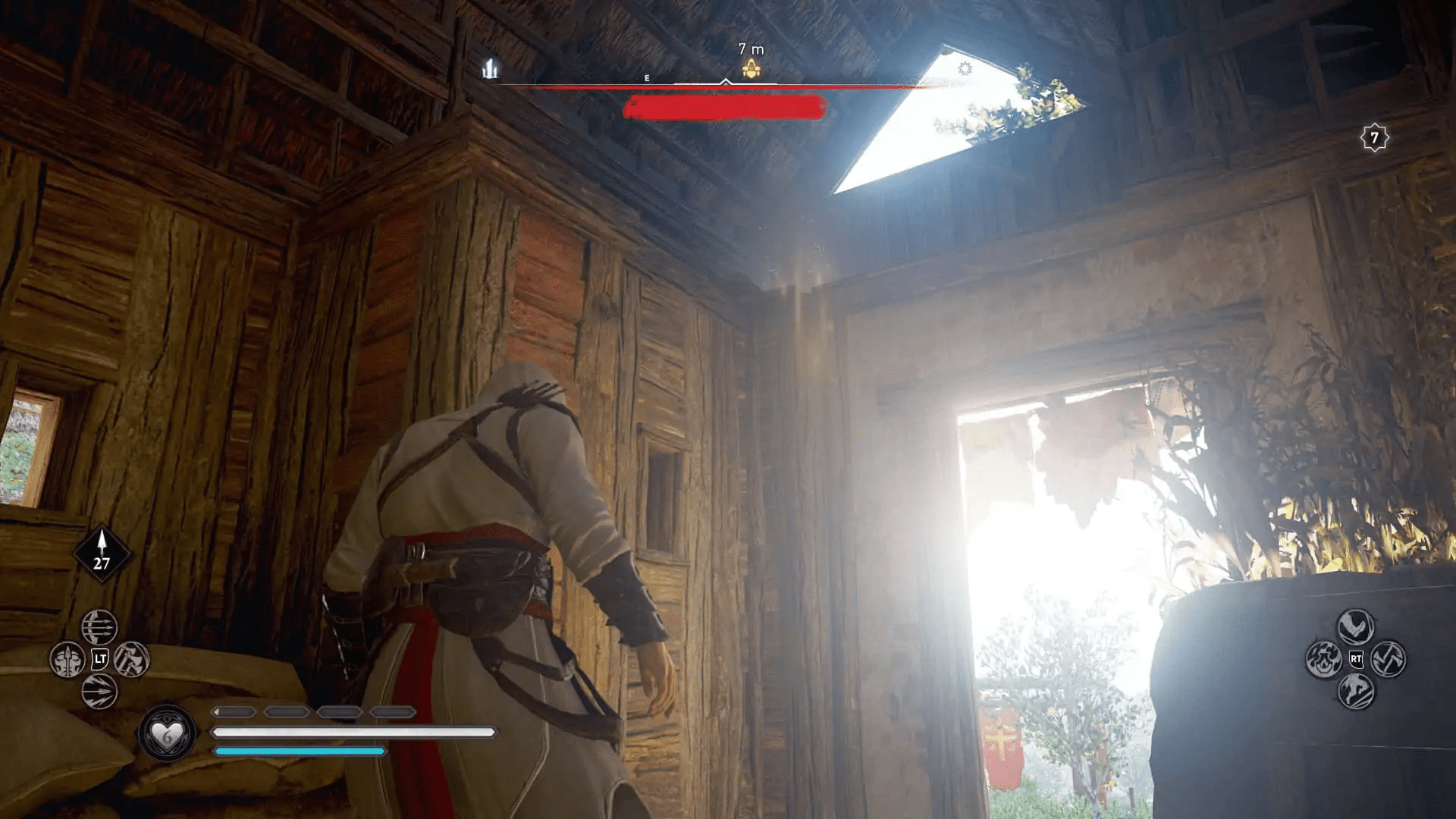1456x819 pixels.
Task: Select the crossed-axes ability right of the RT prompt
Action: point(1389,659)
